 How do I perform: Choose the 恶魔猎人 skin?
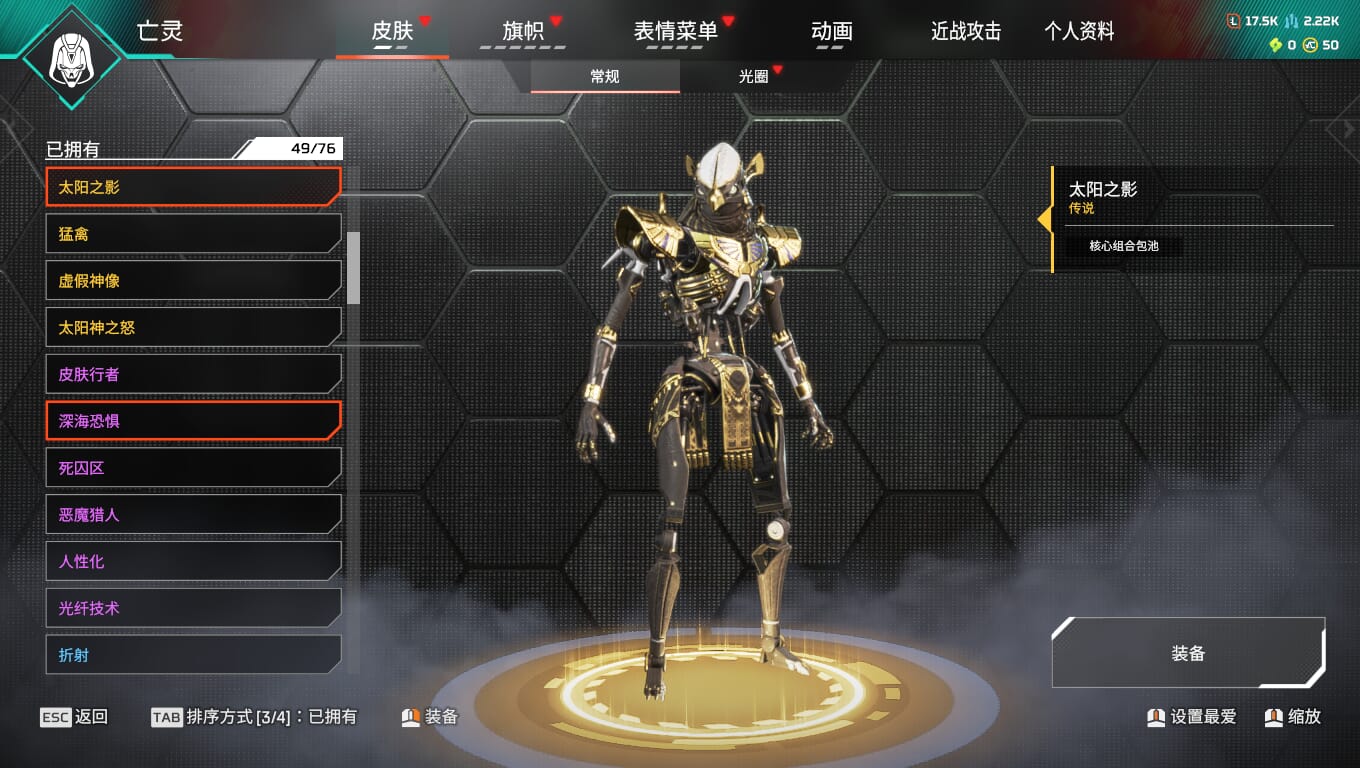(193, 515)
